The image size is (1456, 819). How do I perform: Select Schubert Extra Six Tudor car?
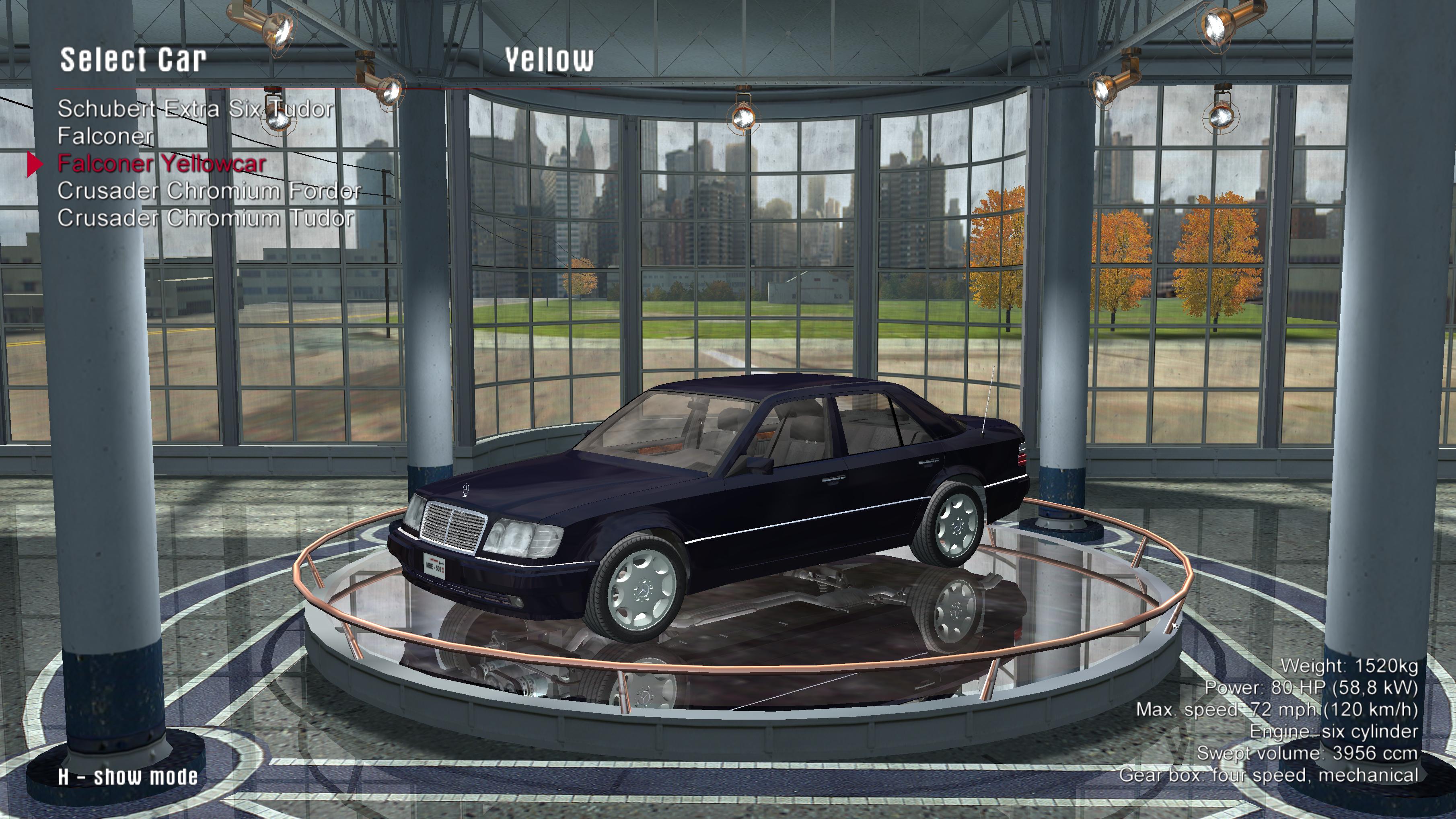195,109
